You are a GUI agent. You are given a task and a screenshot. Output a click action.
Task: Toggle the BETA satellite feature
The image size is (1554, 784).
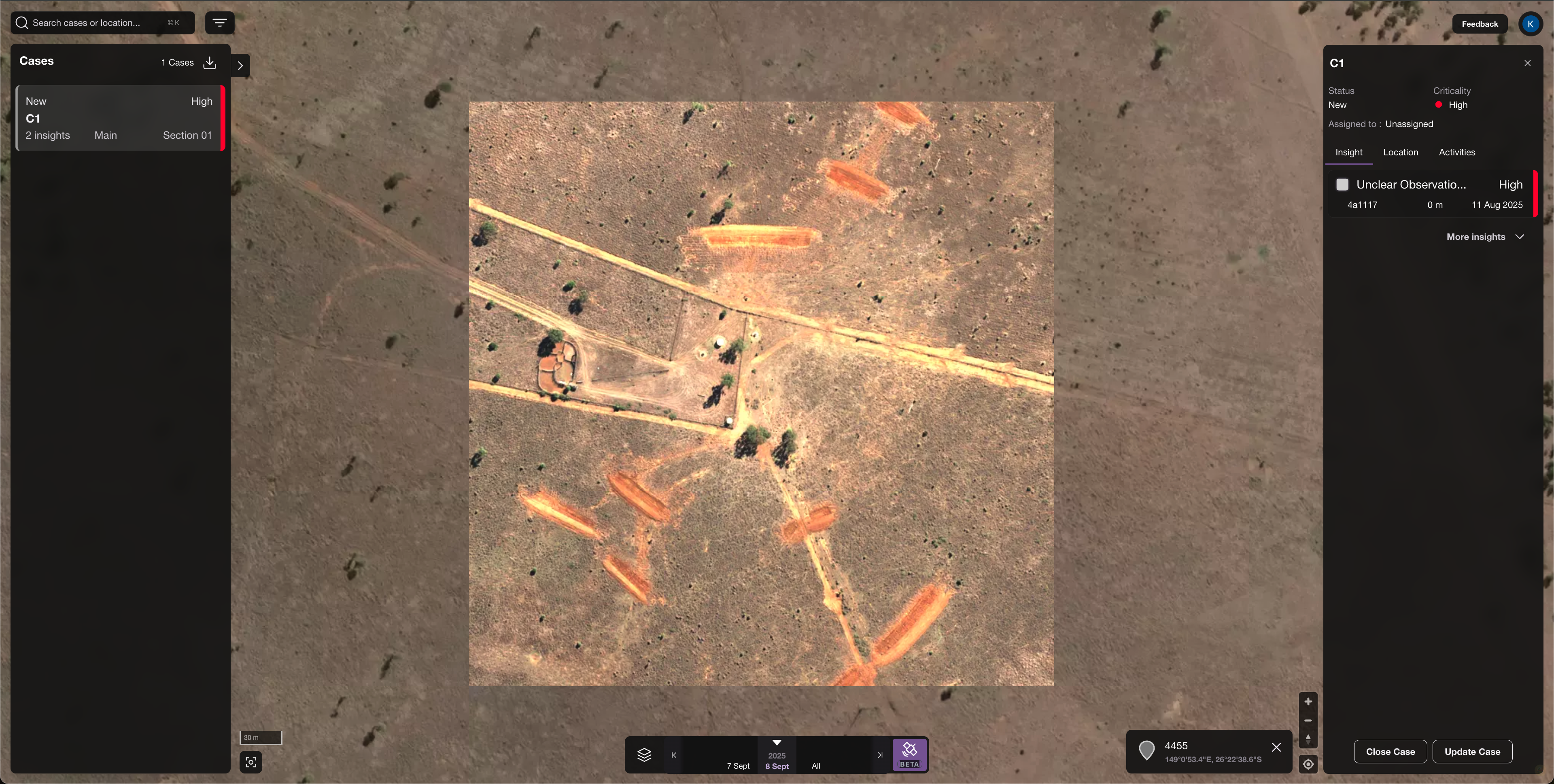909,754
